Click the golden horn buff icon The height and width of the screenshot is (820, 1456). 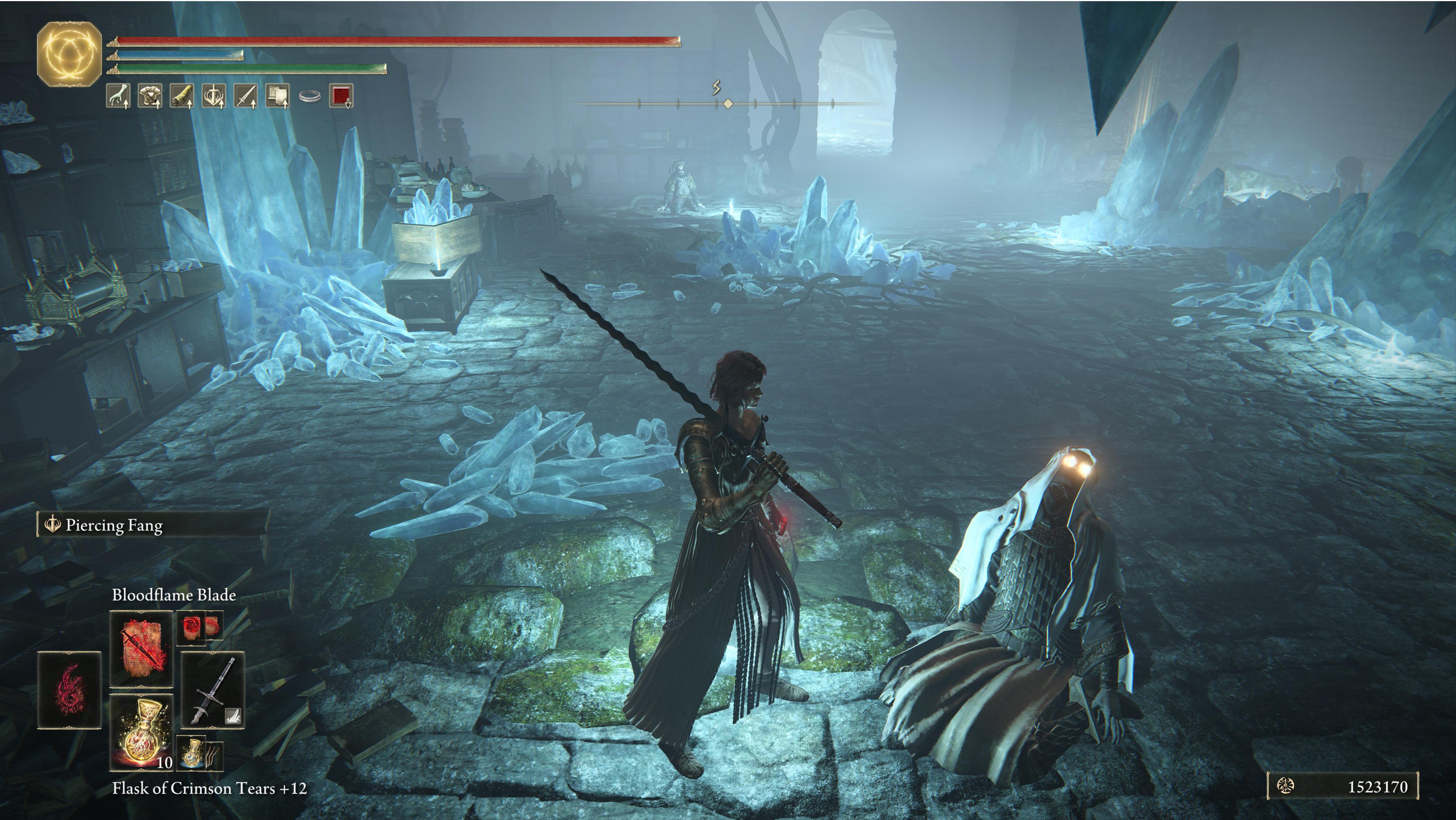point(182,96)
